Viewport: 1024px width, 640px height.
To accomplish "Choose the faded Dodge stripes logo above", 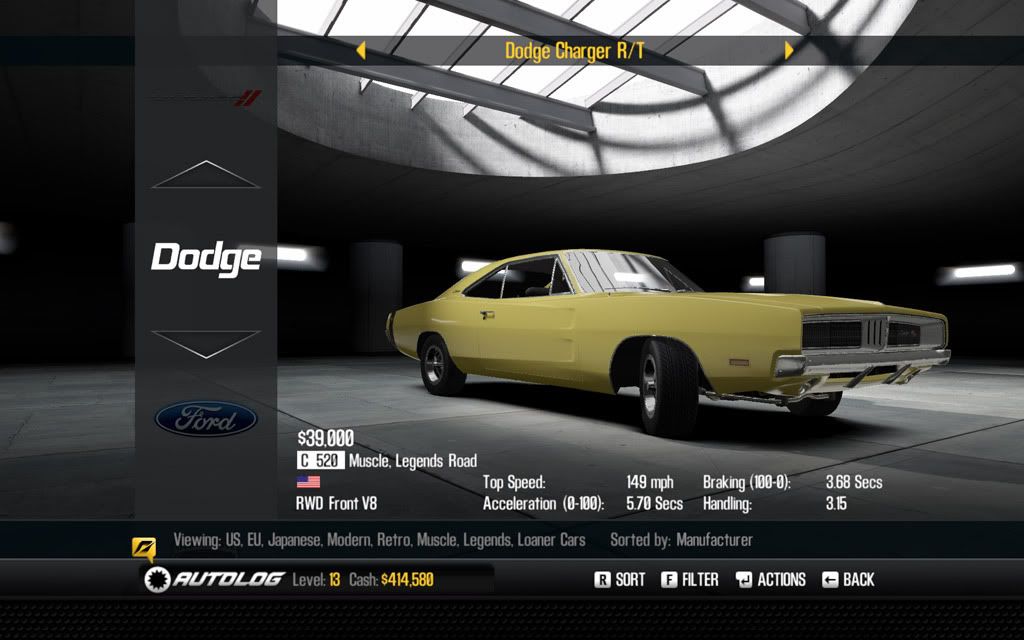I will coord(206,98).
